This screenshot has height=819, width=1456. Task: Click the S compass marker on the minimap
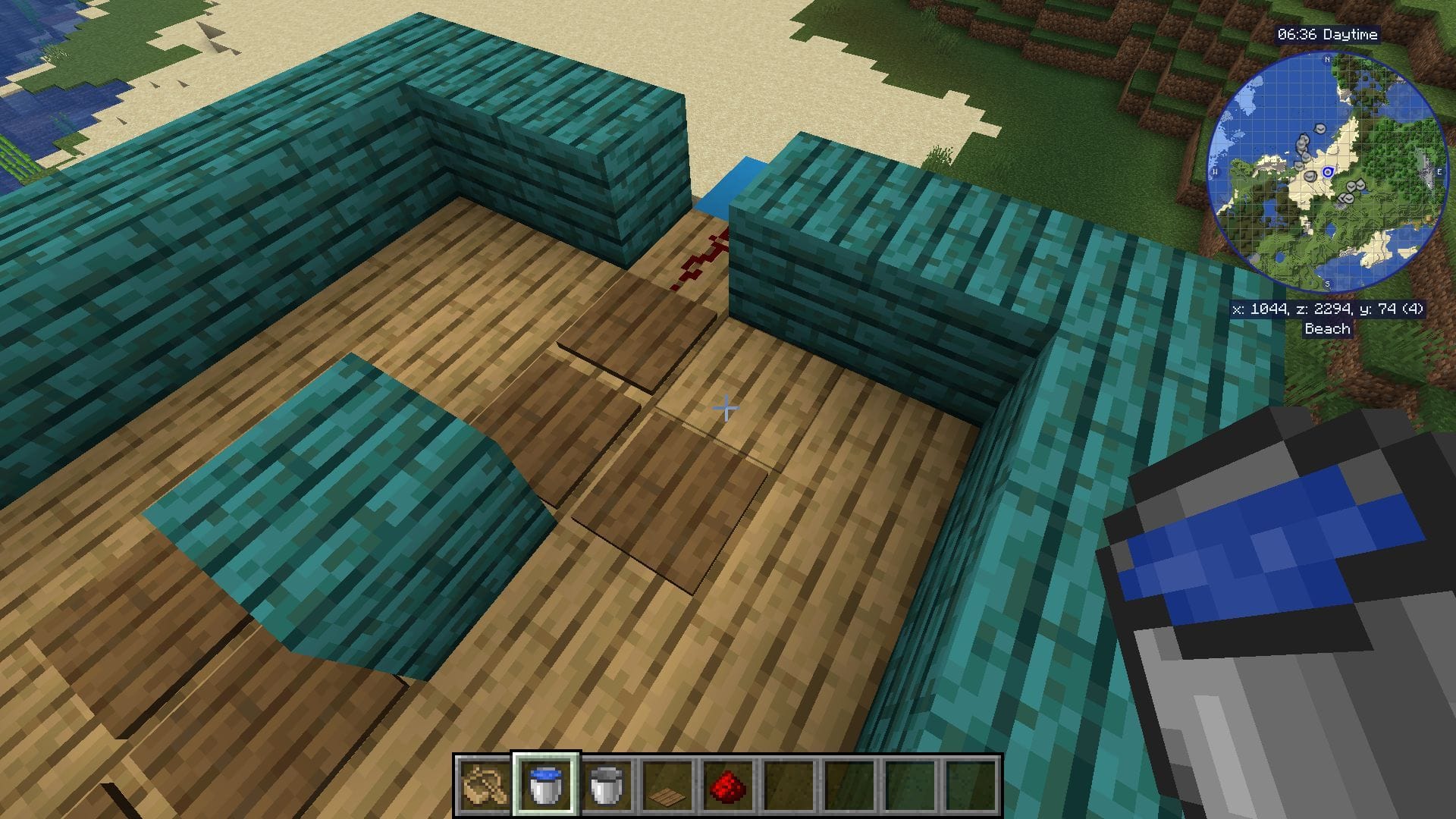pyautogui.click(x=1326, y=282)
